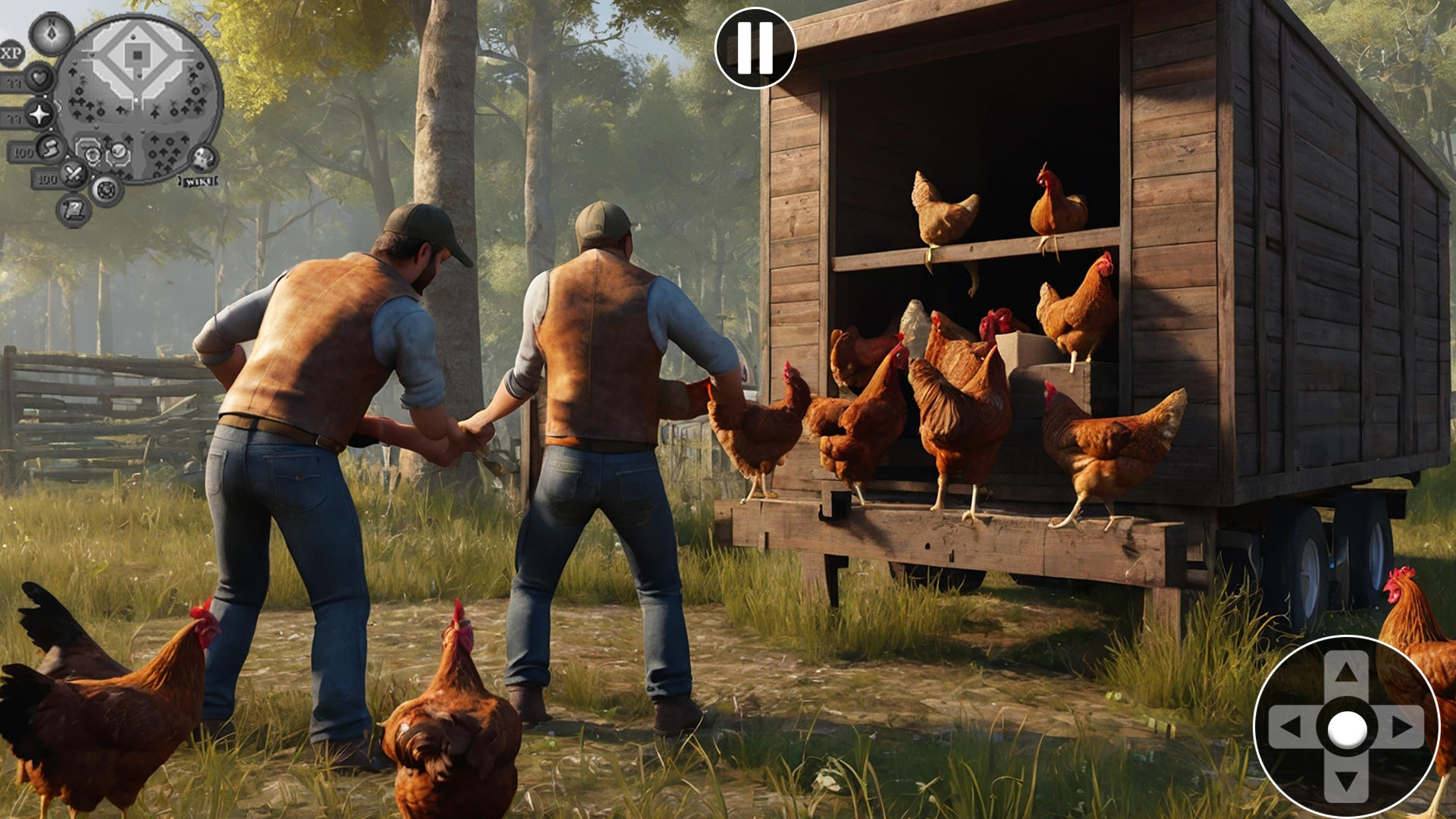The image size is (1456, 819).
Task: Toggle the pause state of the game
Action: [x=755, y=49]
